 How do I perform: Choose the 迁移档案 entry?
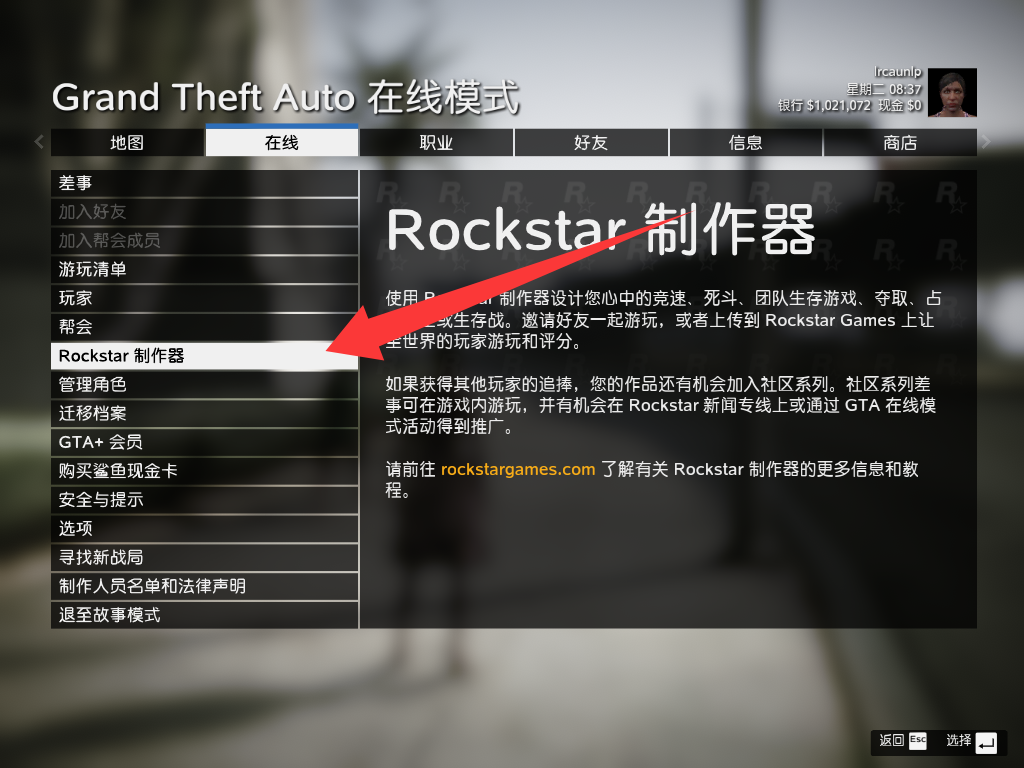click(x=204, y=413)
